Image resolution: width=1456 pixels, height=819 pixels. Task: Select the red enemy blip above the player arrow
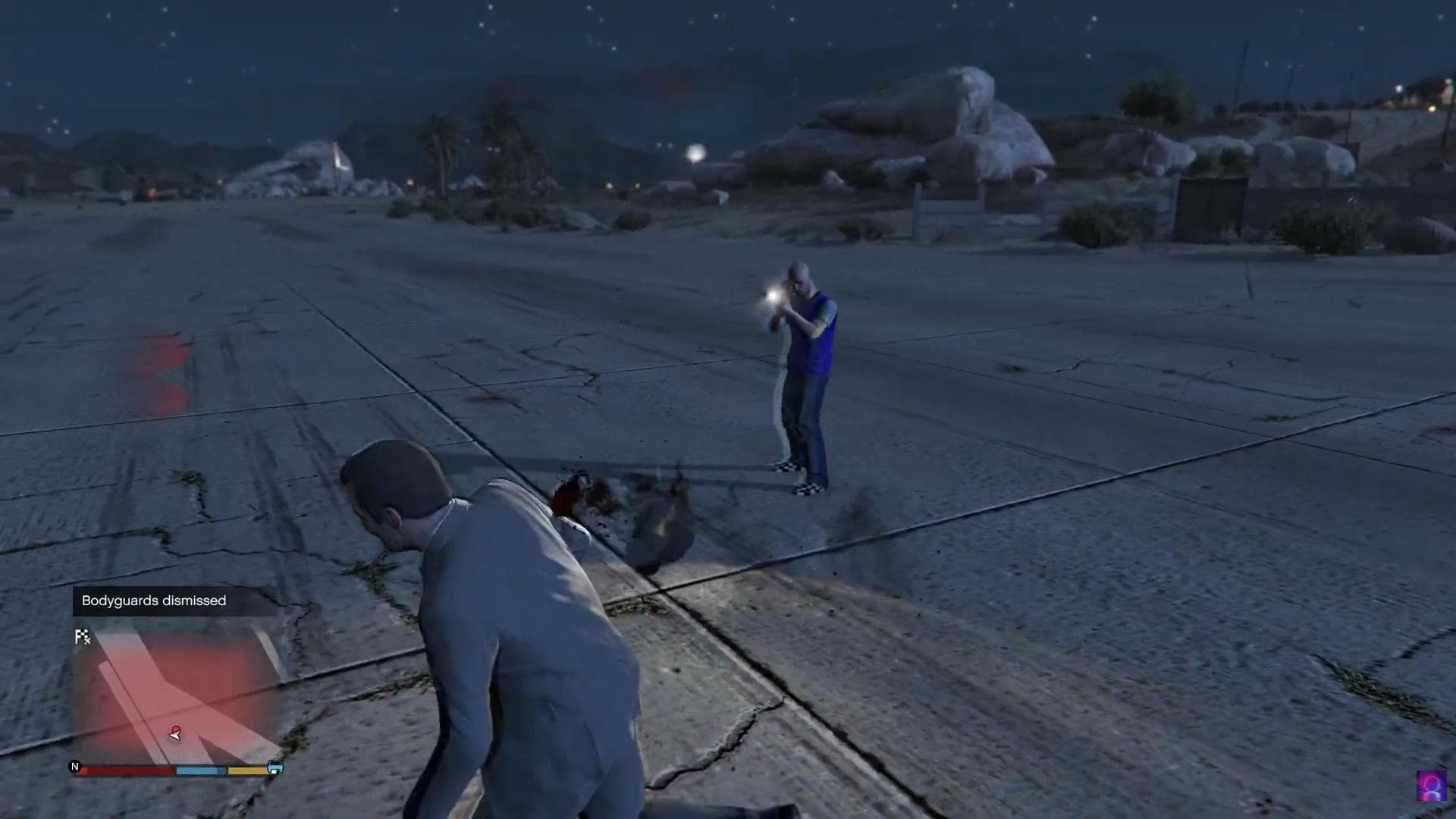[x=177, y=729]
